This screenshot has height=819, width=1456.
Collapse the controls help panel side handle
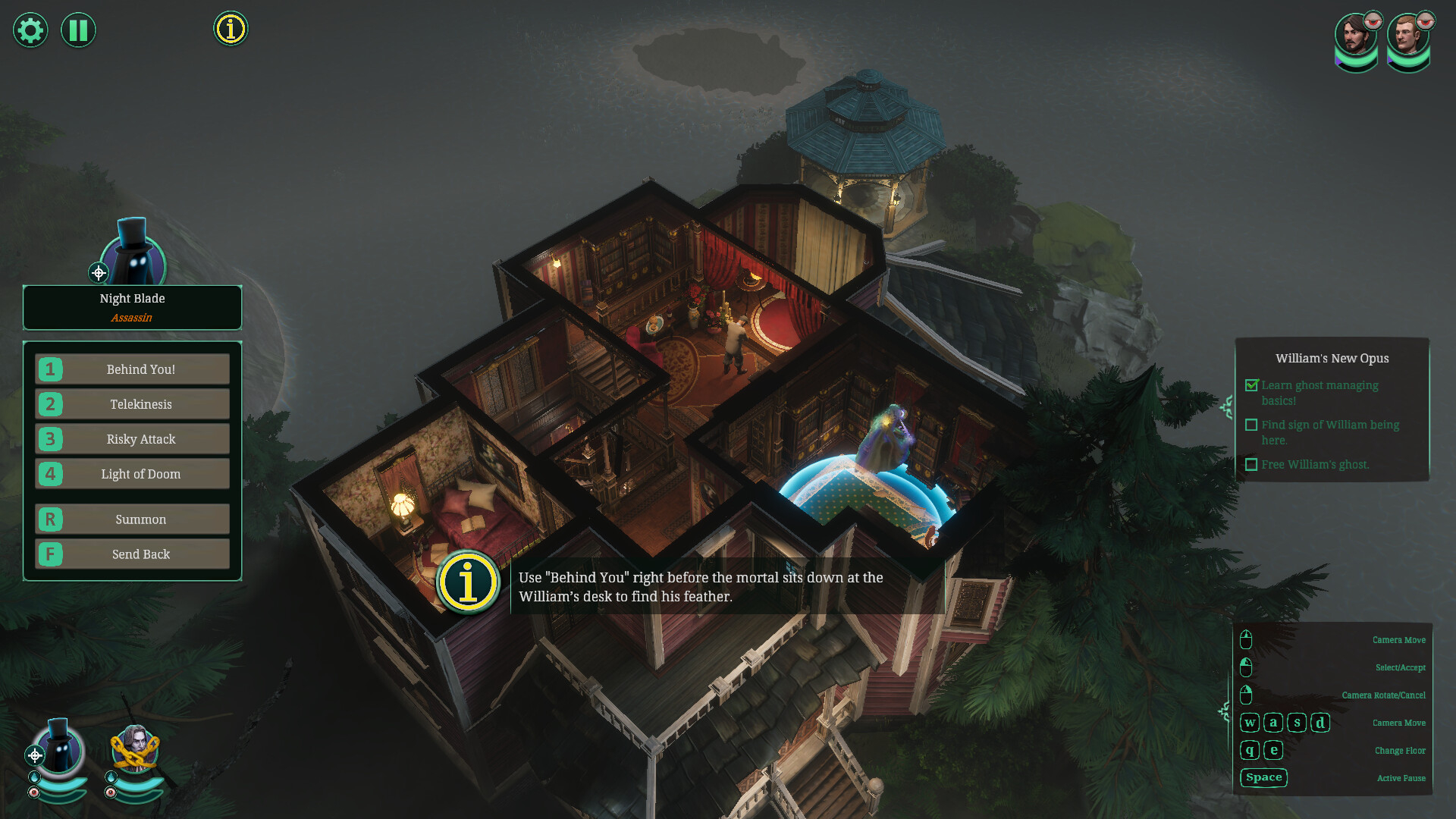click(x=1224, y=711)
